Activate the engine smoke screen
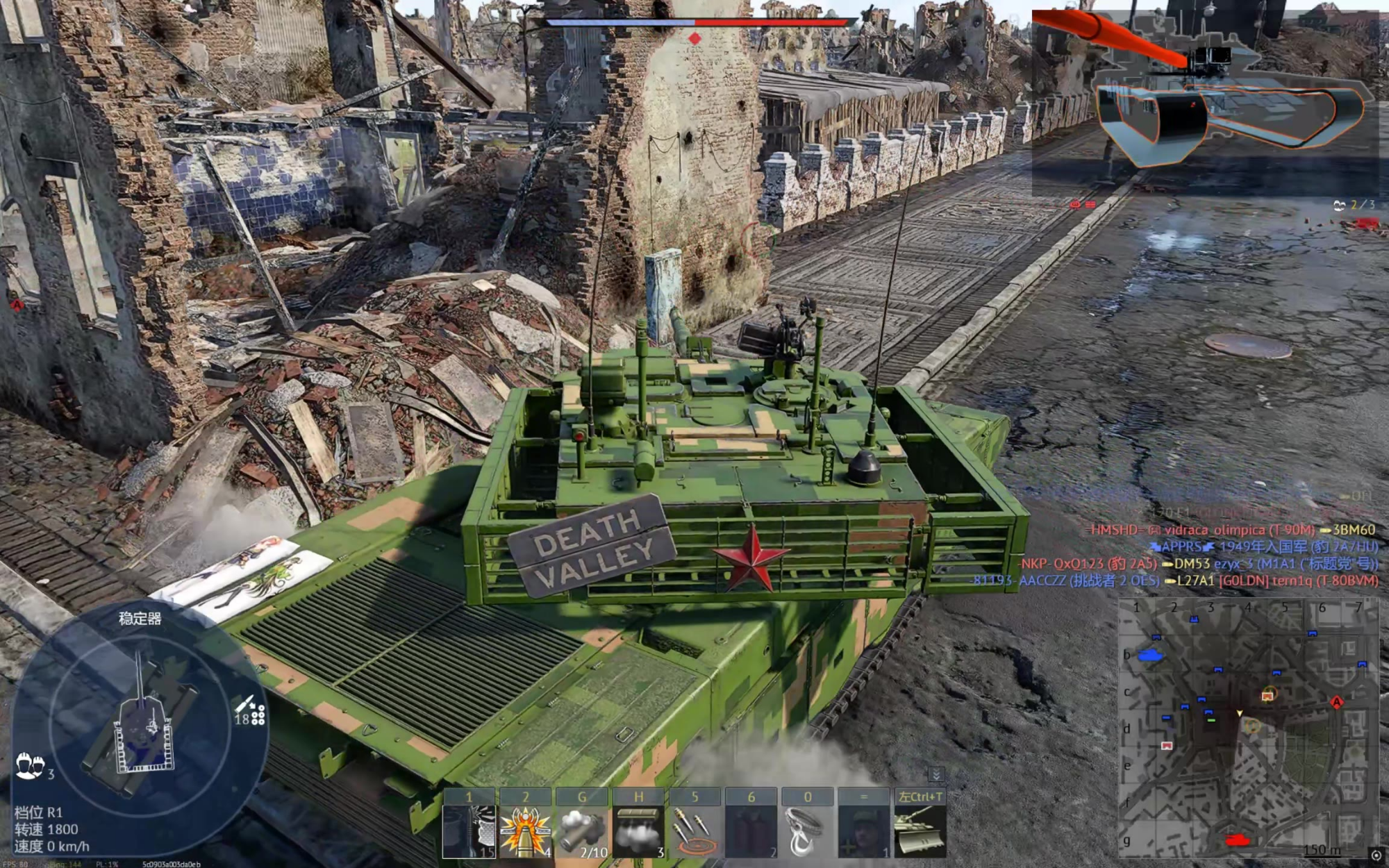Viewport: 1389px width, 868px height. tap(639, 830)
